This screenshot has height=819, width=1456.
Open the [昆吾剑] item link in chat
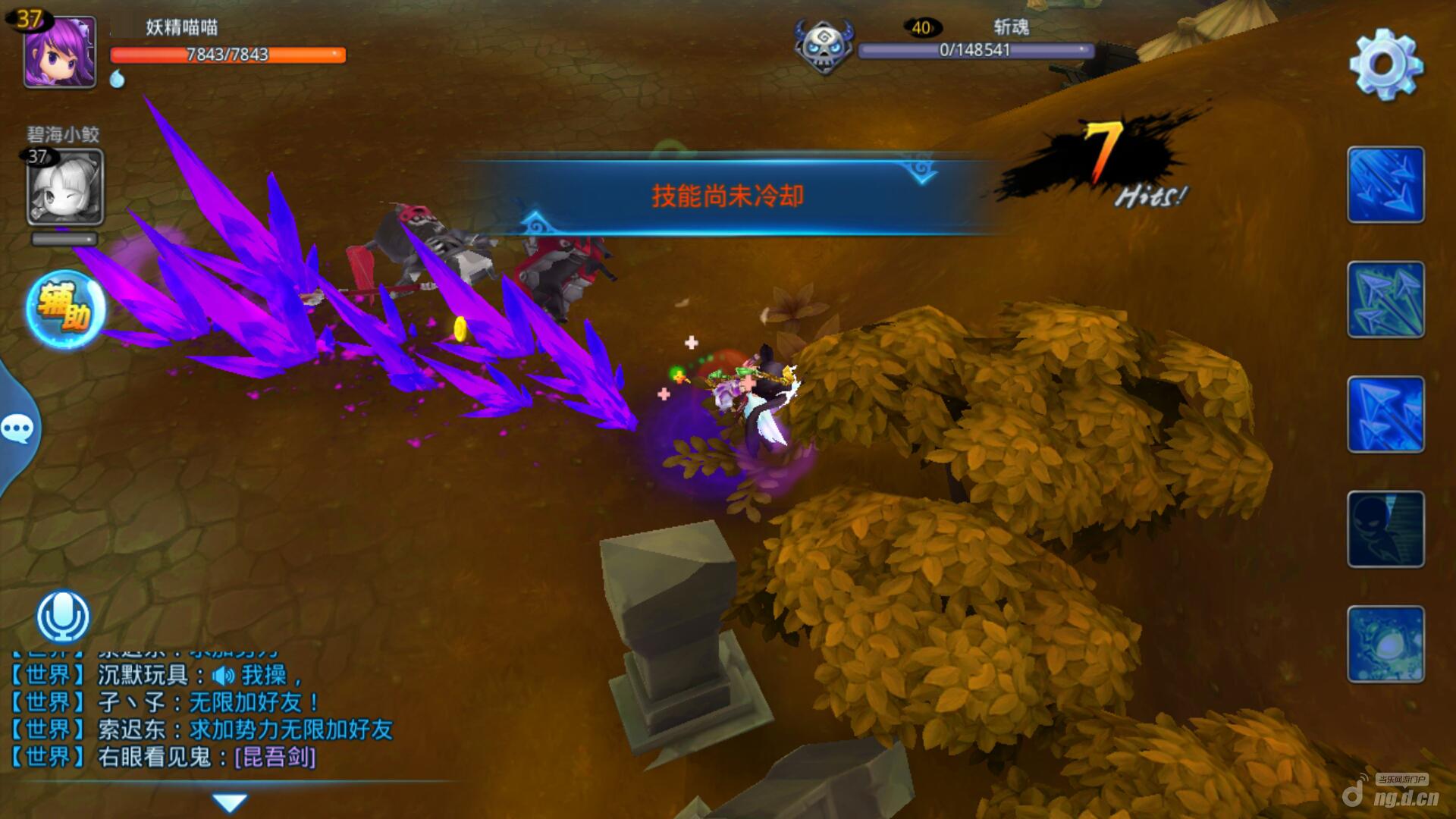[x=275, y=757]
